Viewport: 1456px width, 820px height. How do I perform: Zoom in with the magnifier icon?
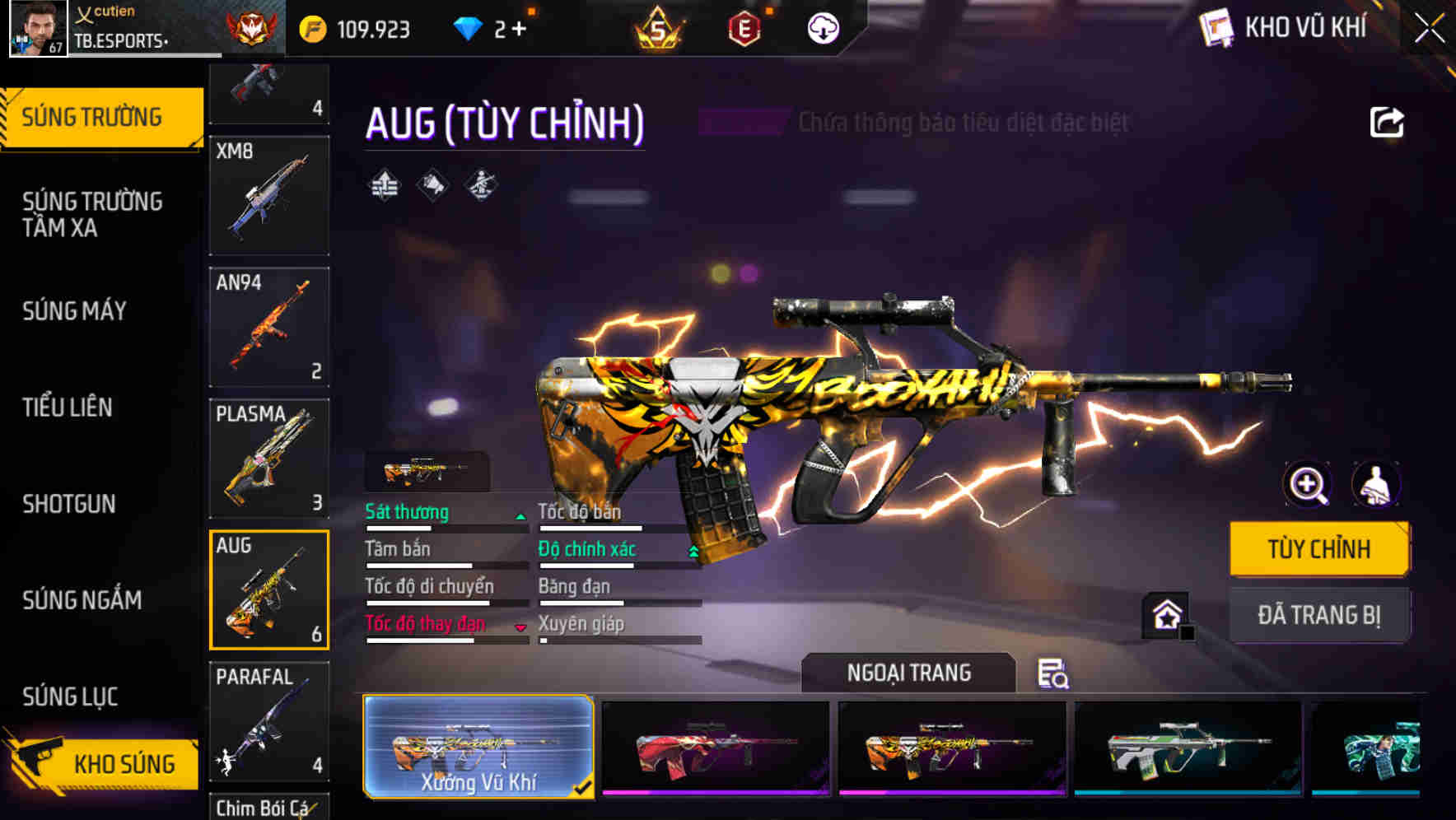click(x=1308, y=484)
